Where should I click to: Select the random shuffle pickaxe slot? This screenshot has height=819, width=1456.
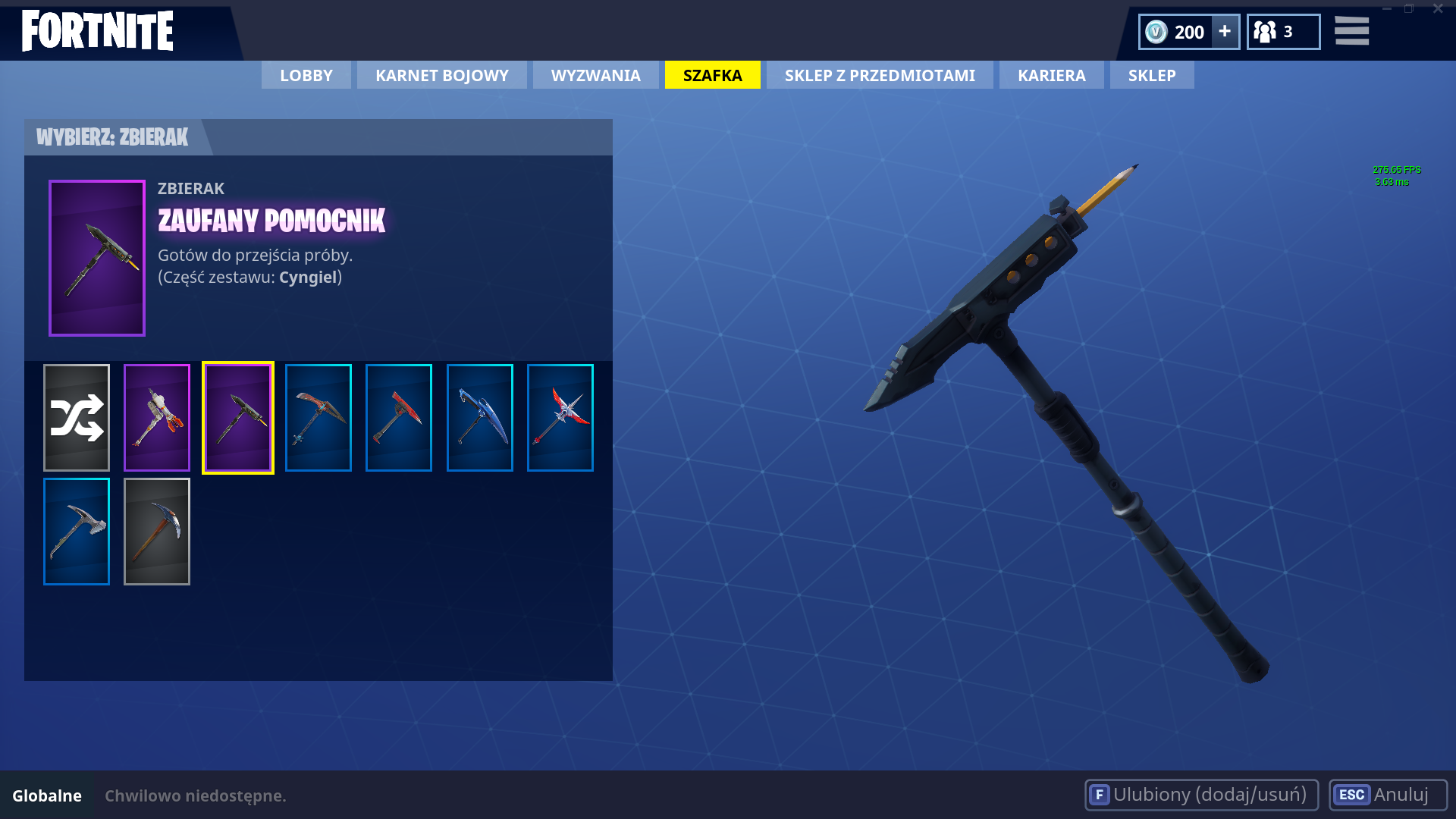point(76,416)
